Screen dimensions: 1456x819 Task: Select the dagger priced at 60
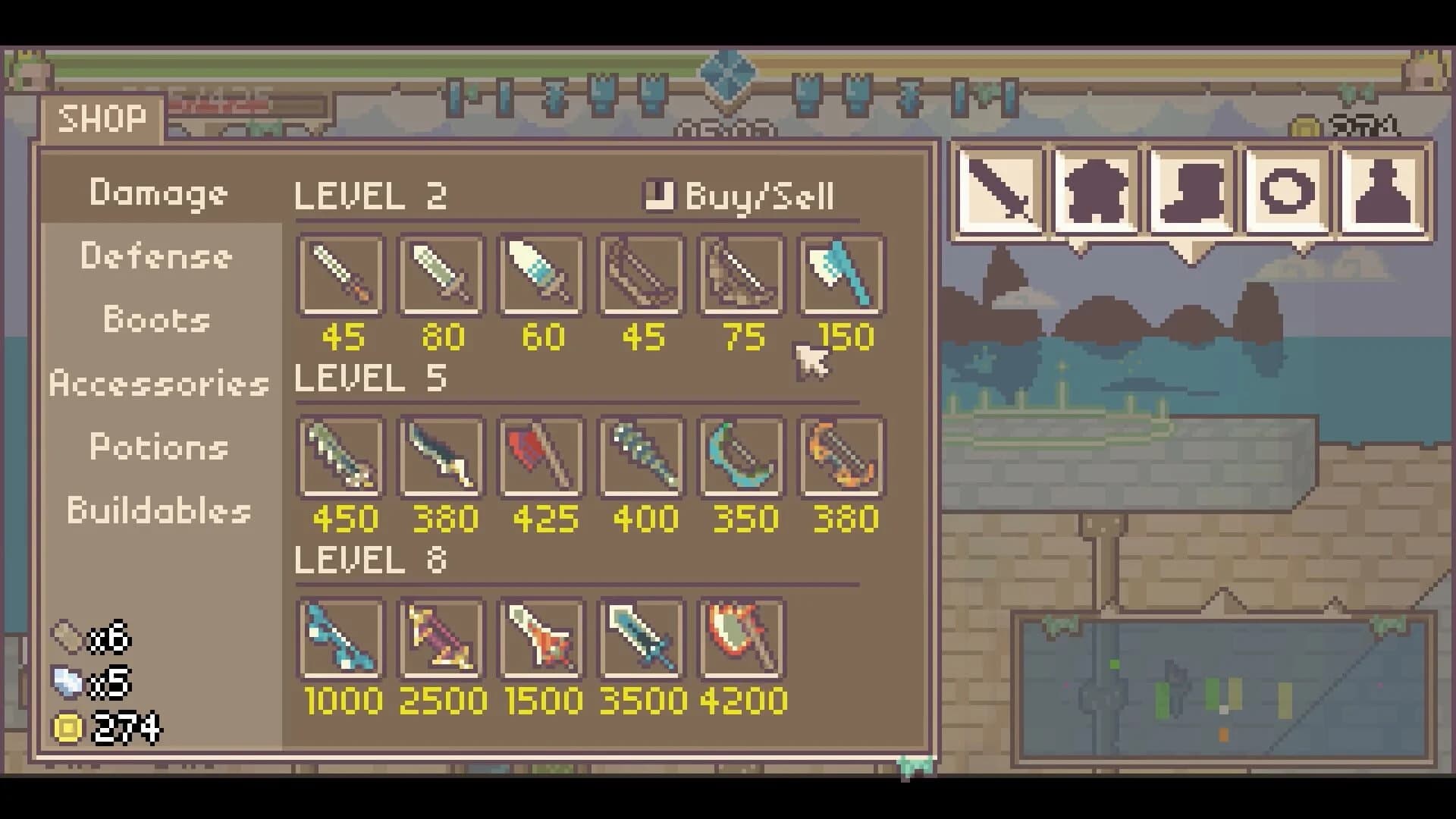[541, 275]
